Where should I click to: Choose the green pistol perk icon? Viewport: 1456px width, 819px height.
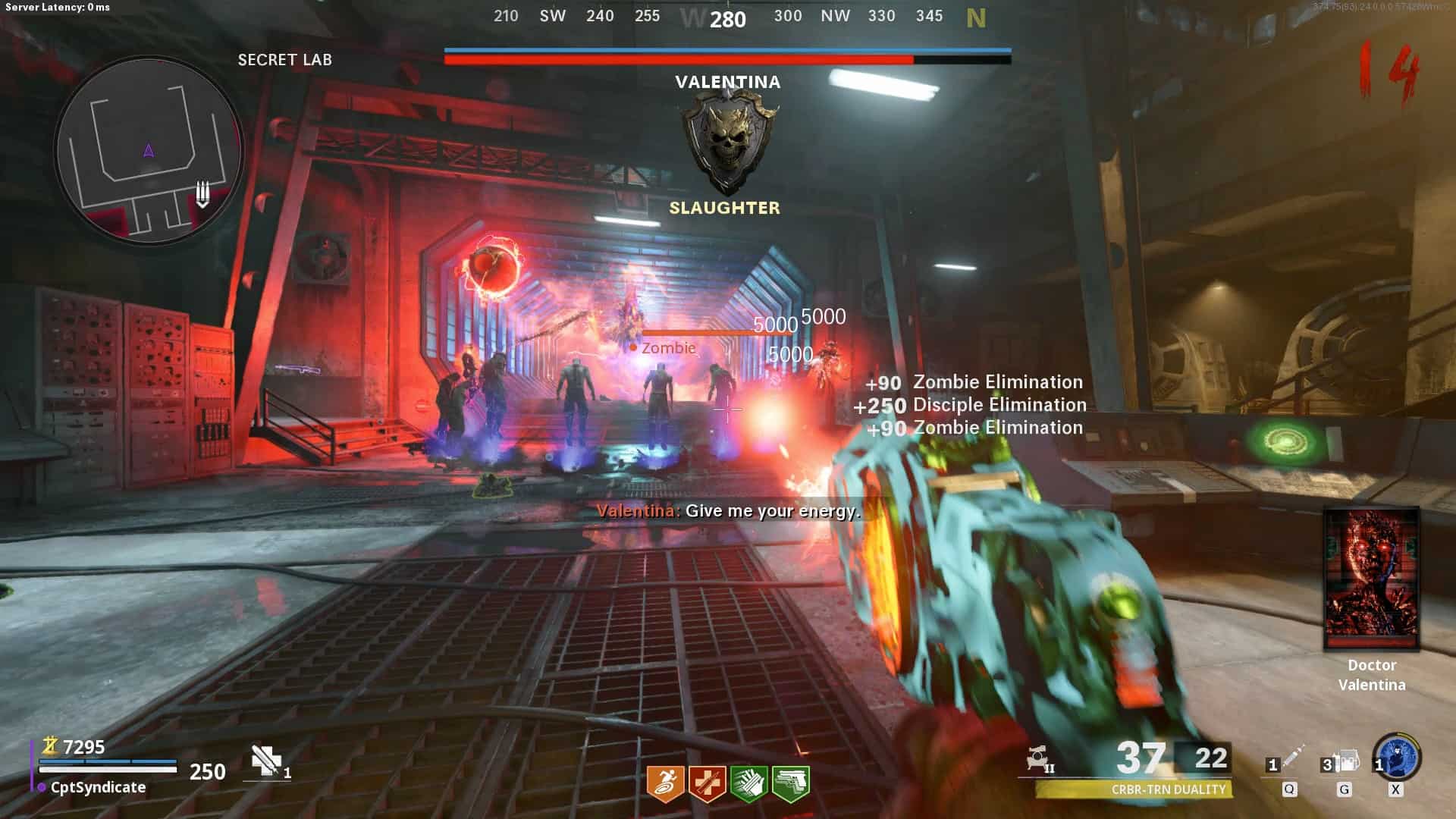point(790,783)
